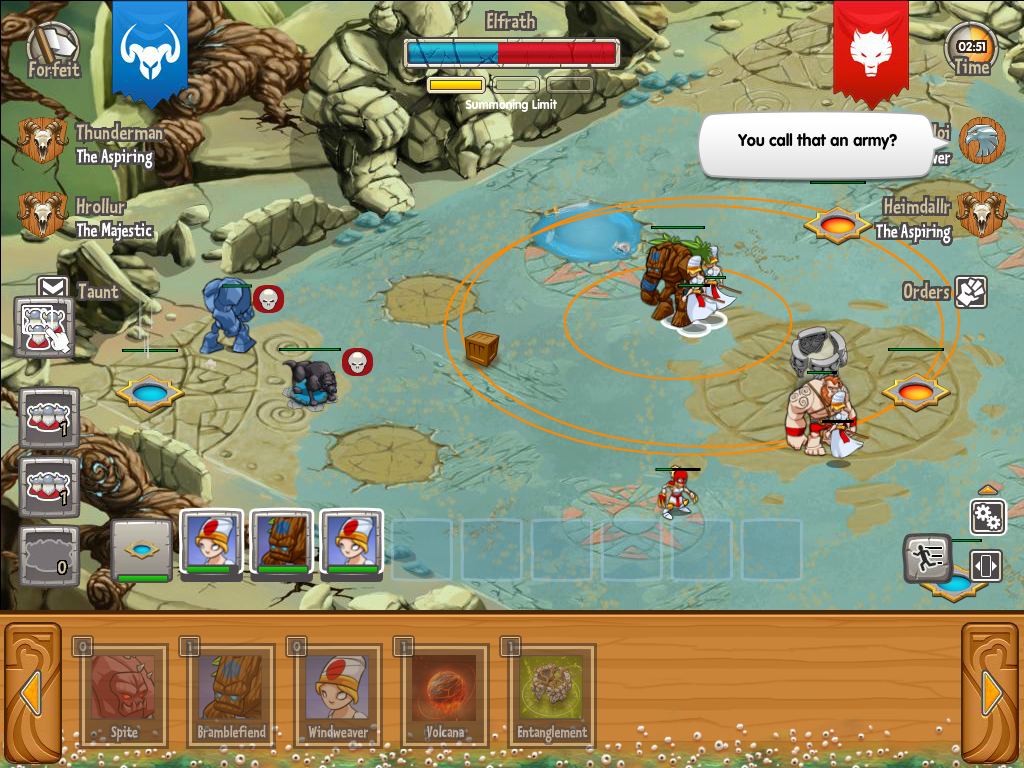1024x768 pixels.
Task: Expand the orange arrow above the gear
Action: (x=987, y=491)
